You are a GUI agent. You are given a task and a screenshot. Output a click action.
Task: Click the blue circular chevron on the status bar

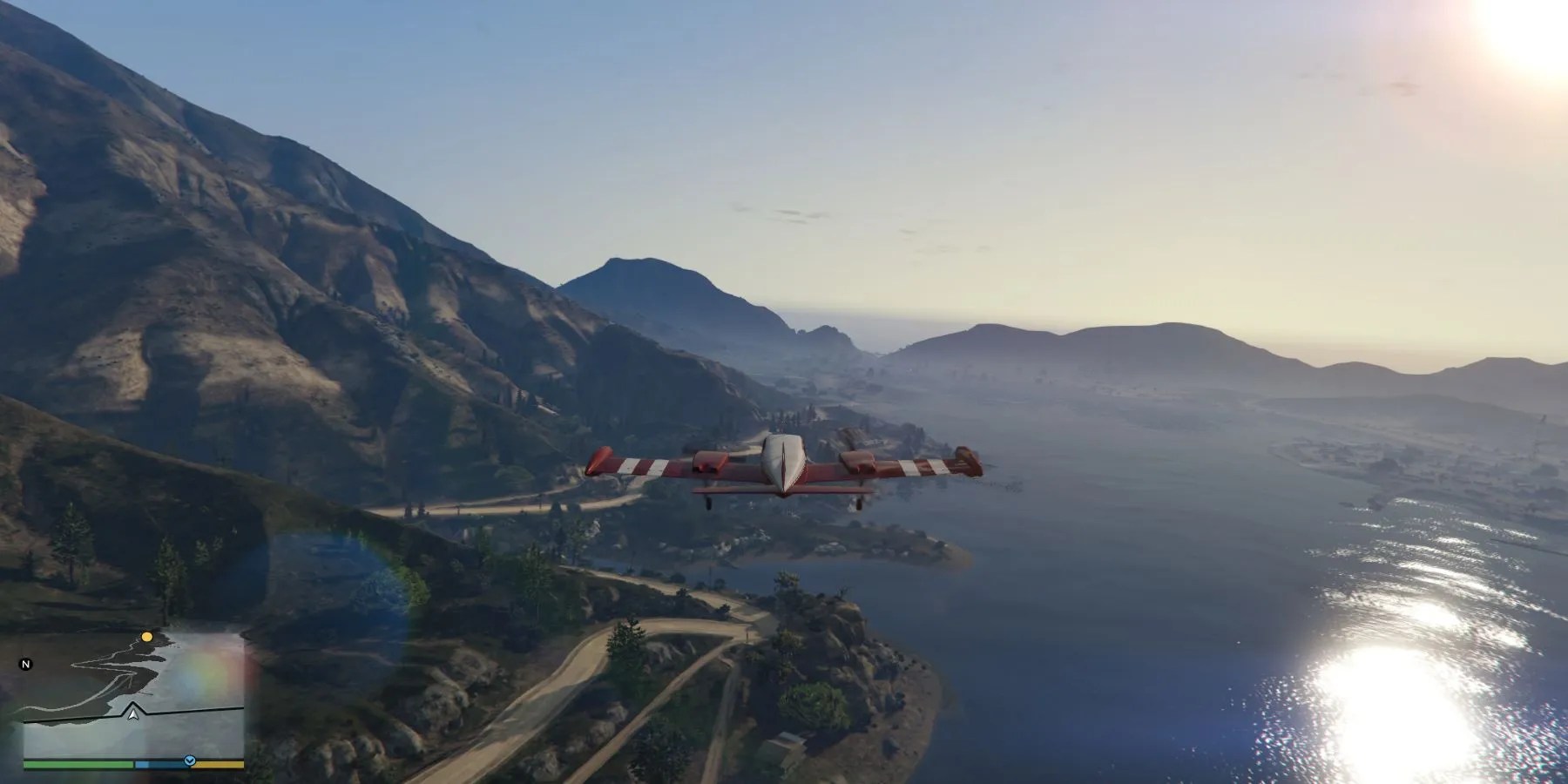(189, 760)
